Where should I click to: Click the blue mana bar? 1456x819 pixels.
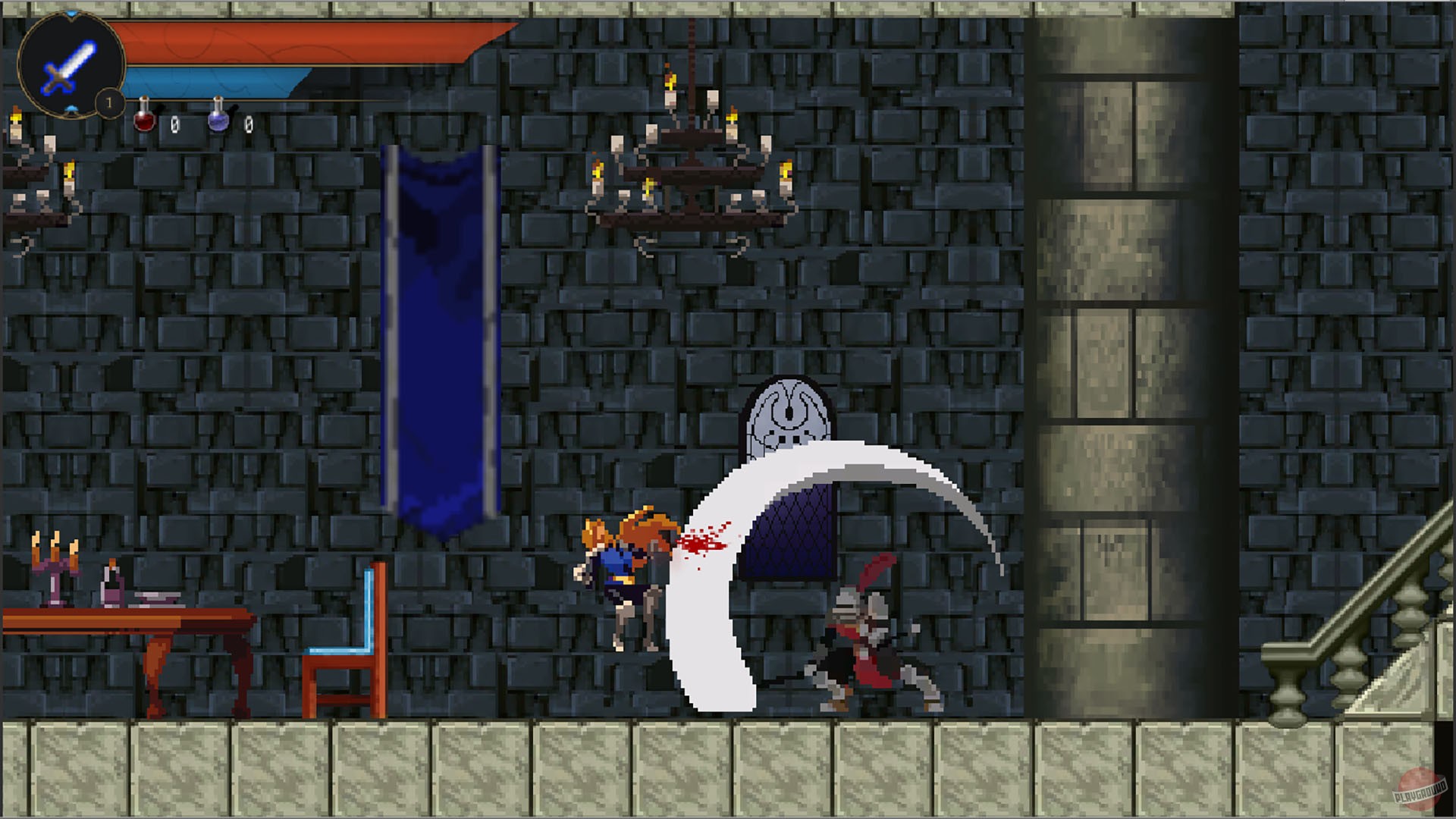pos(212,80)
